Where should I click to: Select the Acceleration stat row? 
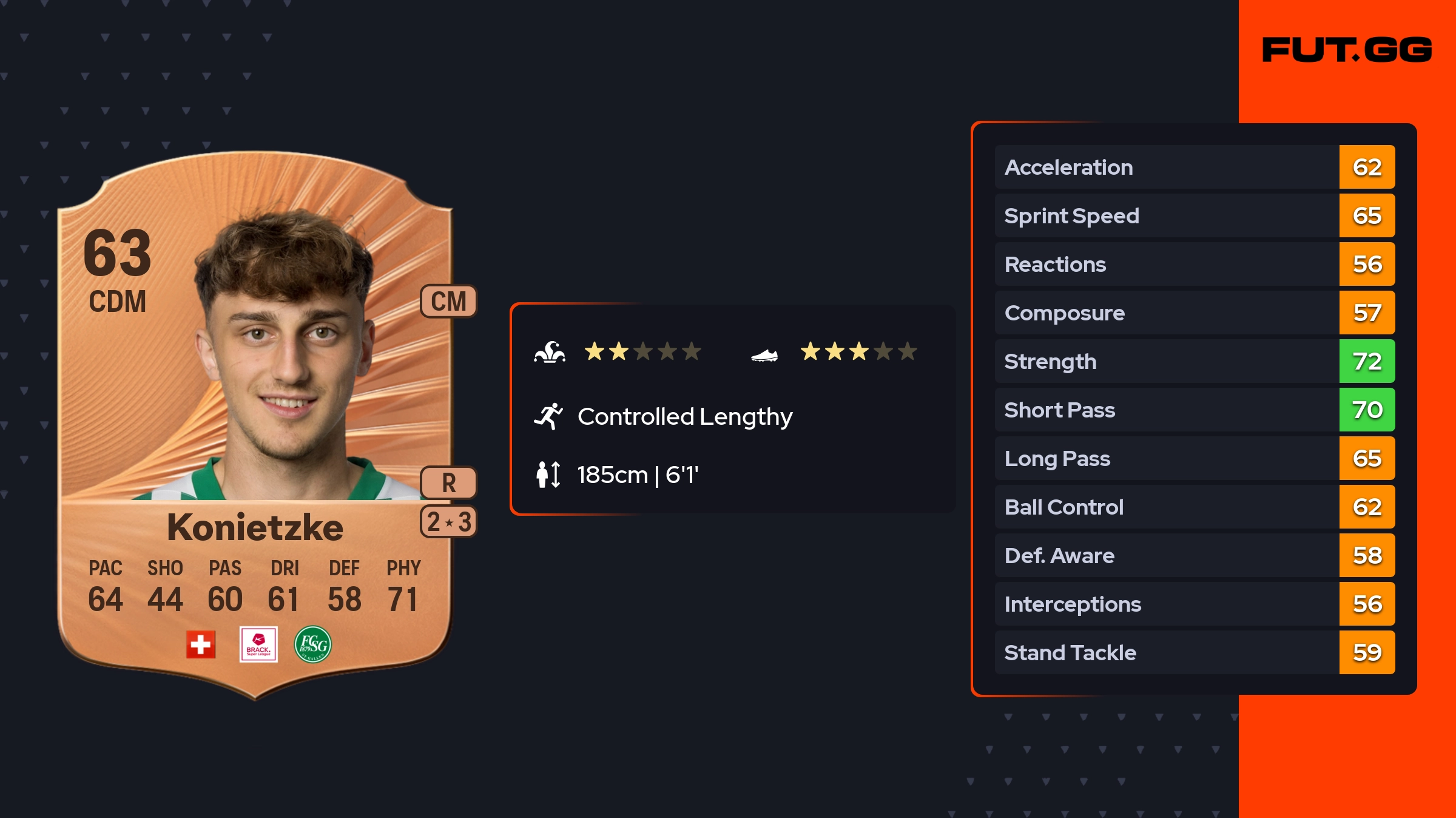(x=1194, y=167)
